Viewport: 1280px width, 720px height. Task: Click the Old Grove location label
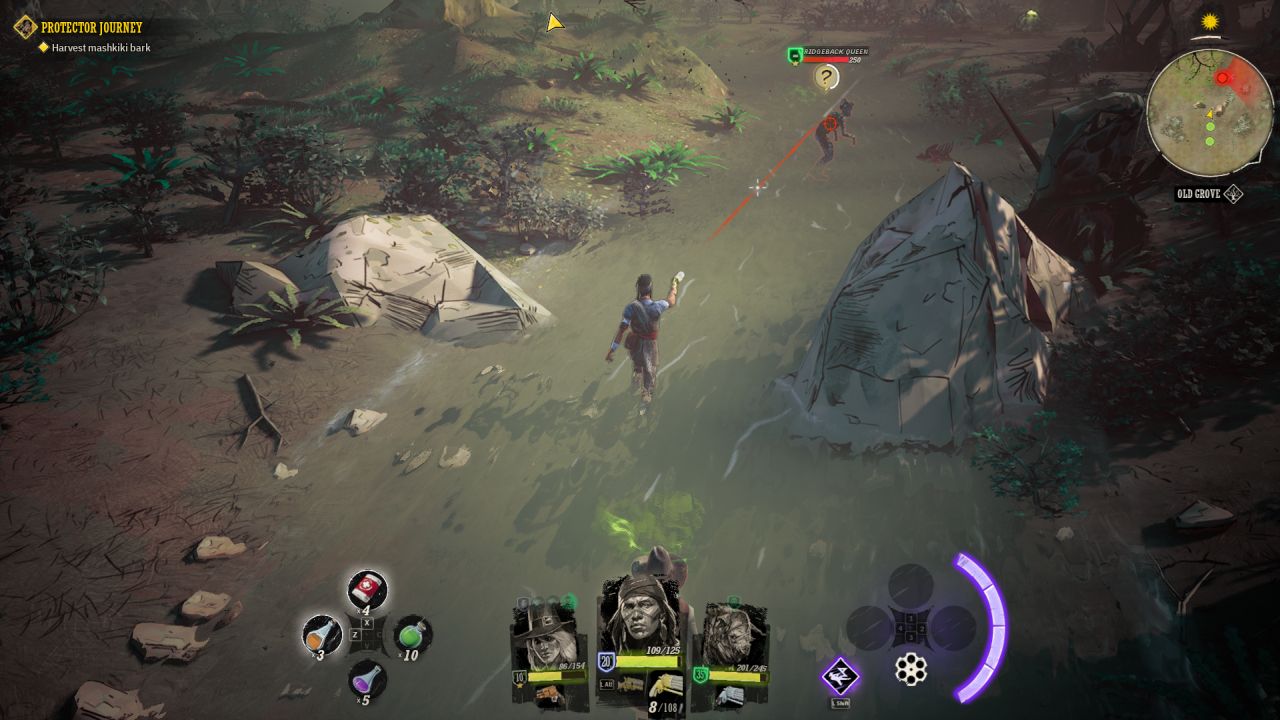(1200, 194)
